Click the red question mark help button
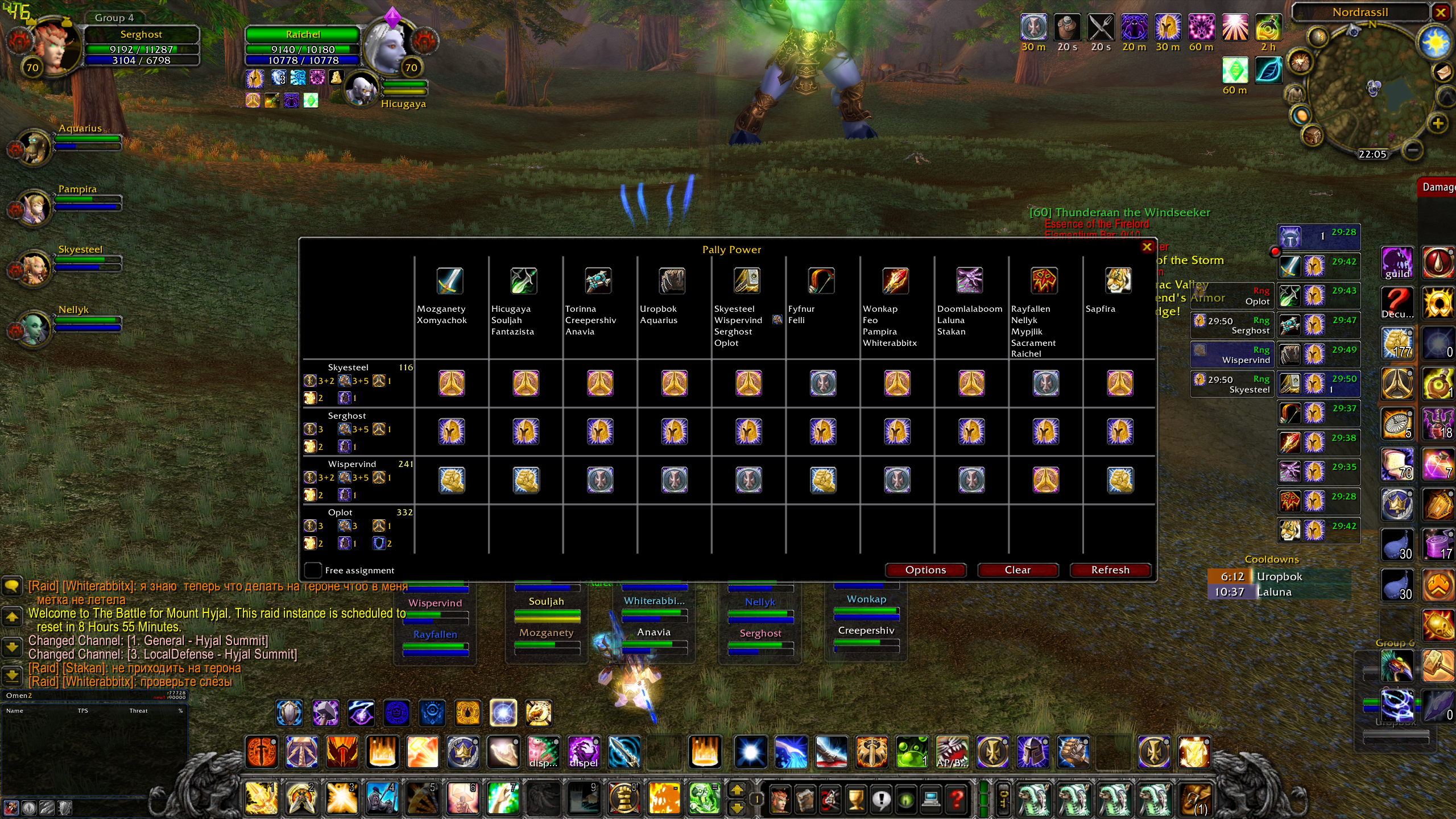Image resolution: width=1456 pixels, height=819 pixels. (957, 799)
